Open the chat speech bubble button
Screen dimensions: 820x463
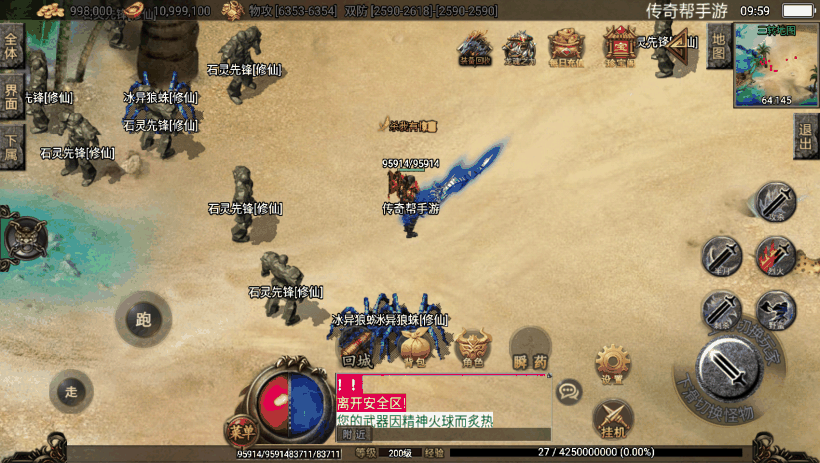pyautogui.click(x=569, y=391)
